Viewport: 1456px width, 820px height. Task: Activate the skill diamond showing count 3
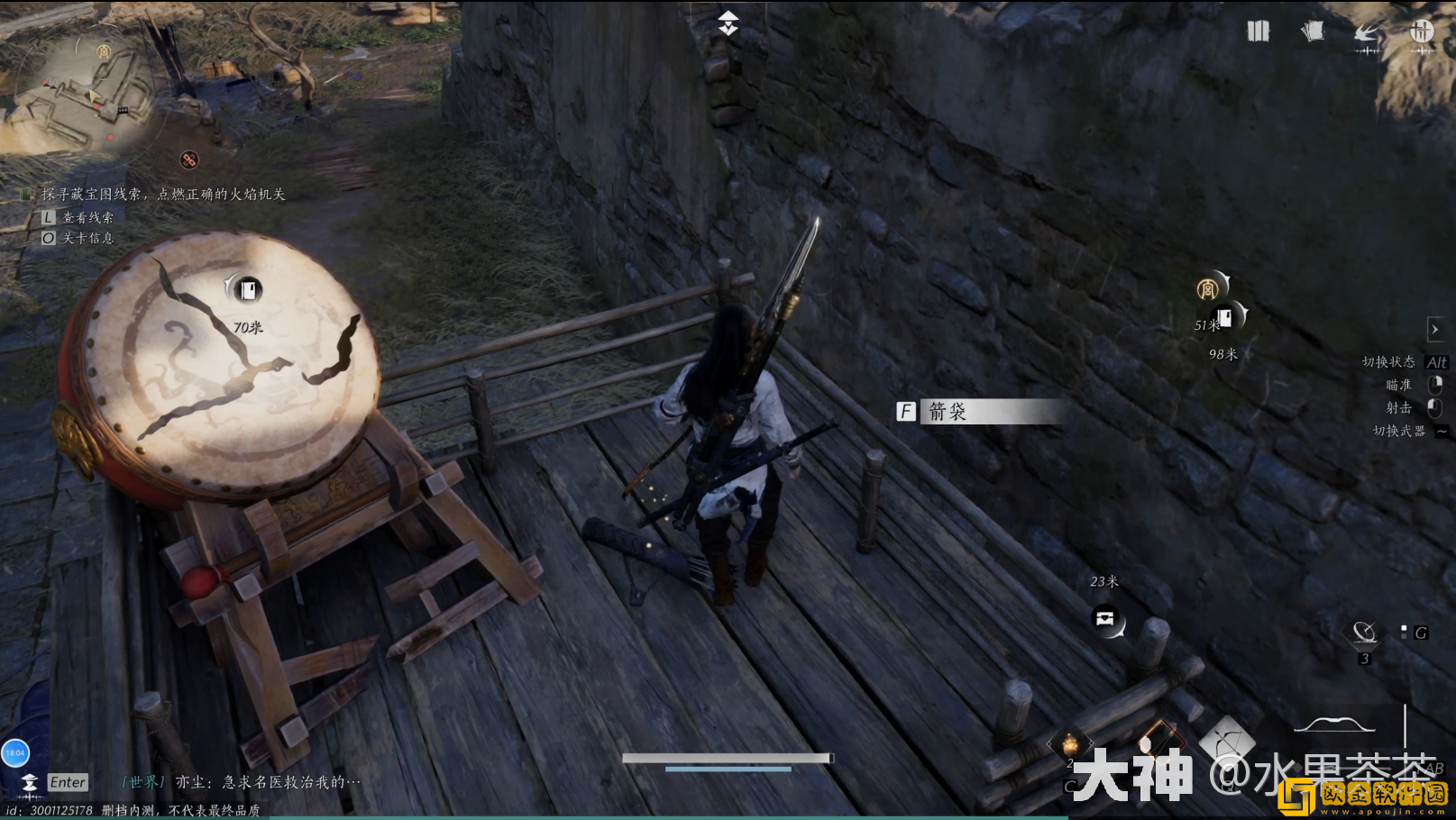(x=1364, y=633)
